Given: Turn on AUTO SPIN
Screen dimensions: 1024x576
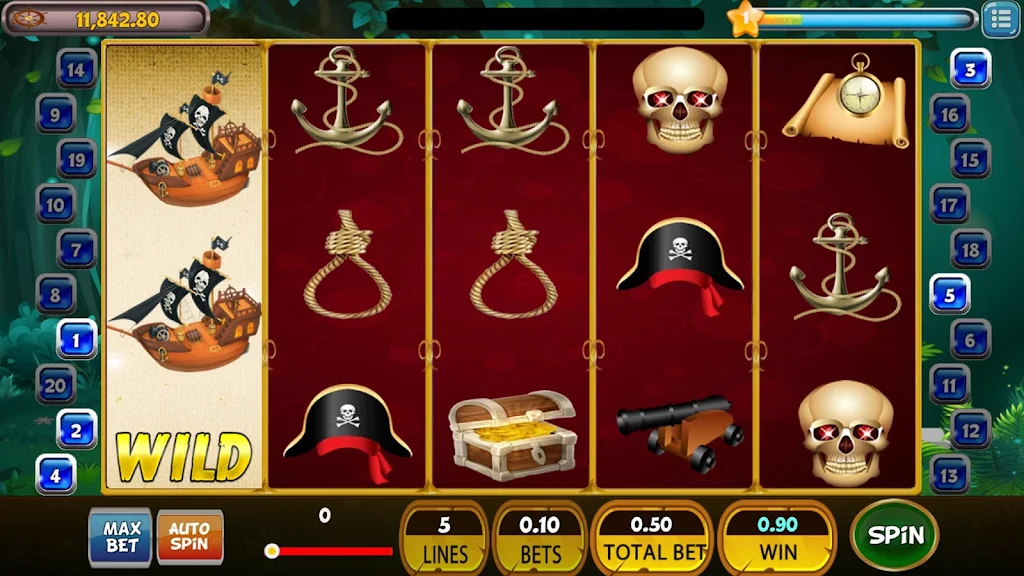Looking at the screenshot, I should pyautogui.click(x=189, y=537).
